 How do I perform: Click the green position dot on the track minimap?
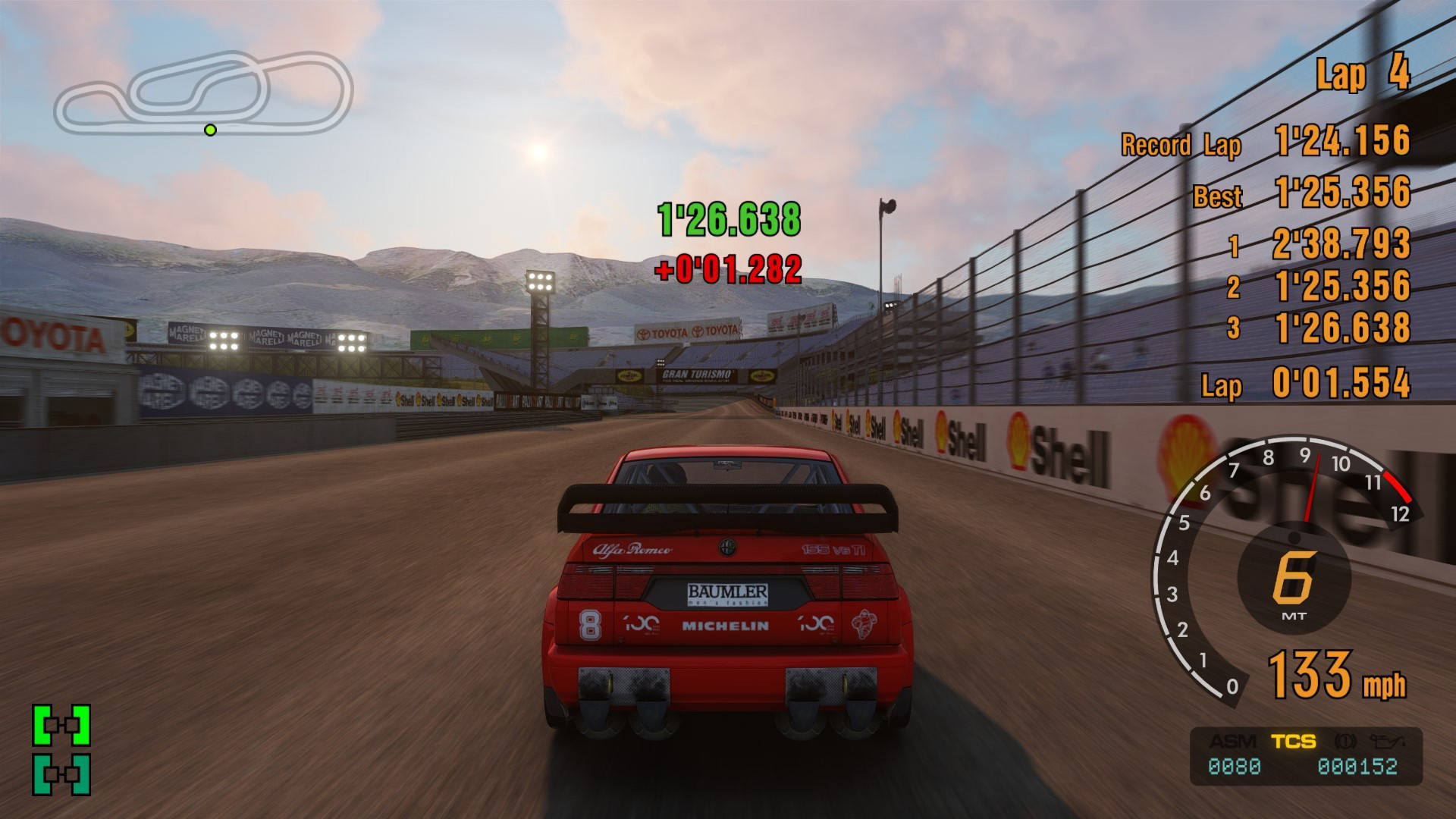[x=209, y=130]
